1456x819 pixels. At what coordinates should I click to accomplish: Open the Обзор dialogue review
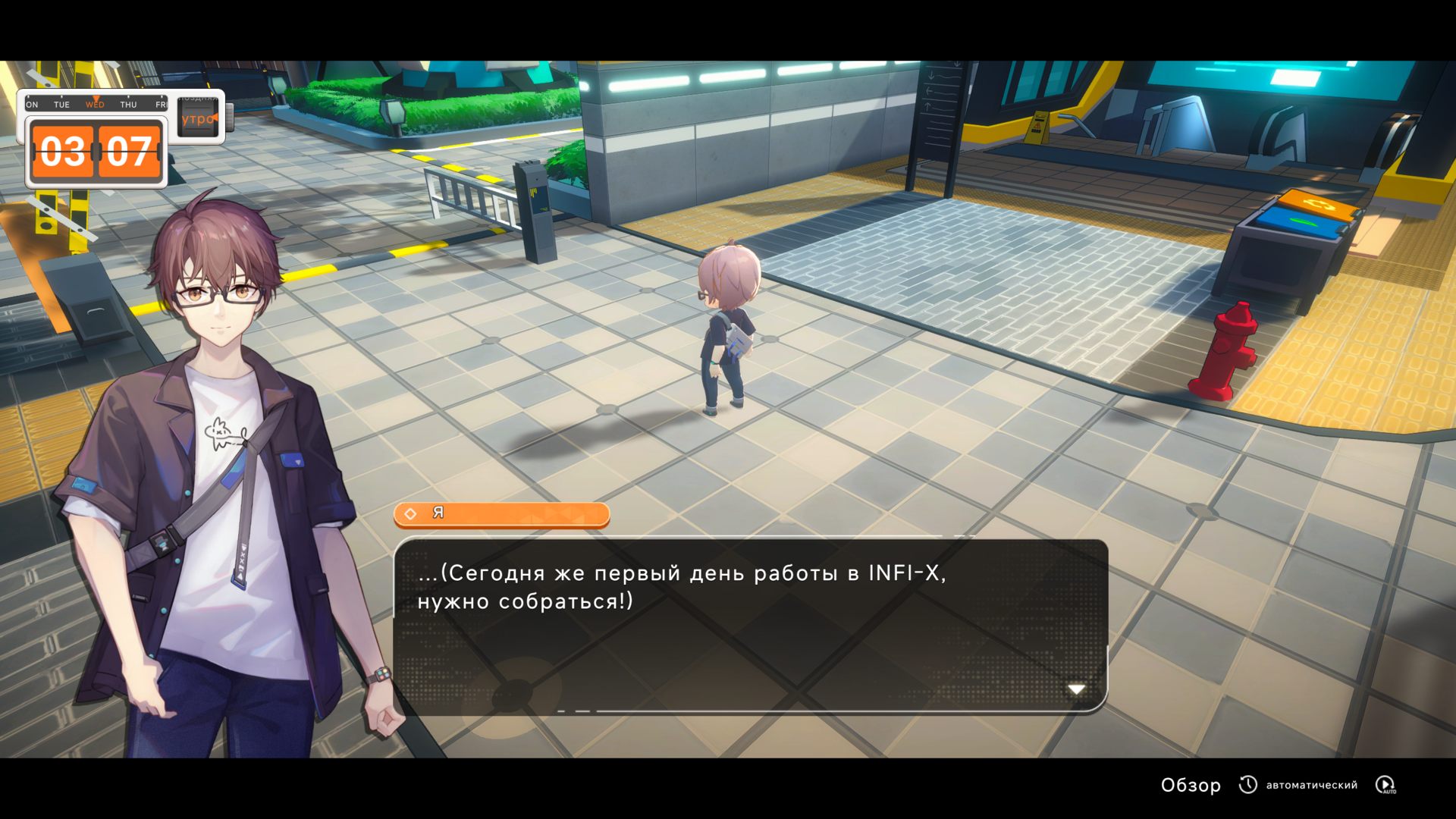tap(1191, 785)
